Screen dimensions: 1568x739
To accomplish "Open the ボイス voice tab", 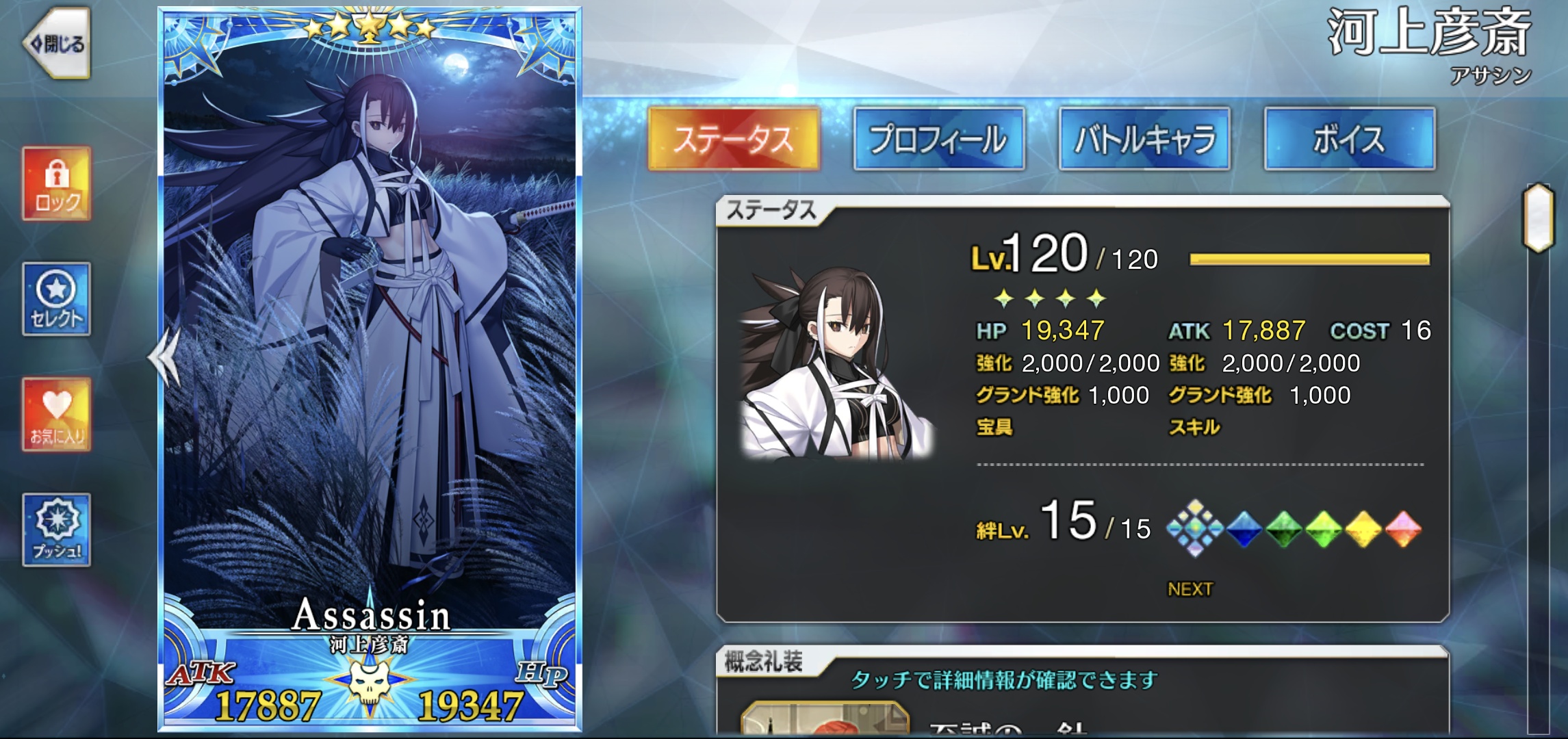I will 1349,139.
